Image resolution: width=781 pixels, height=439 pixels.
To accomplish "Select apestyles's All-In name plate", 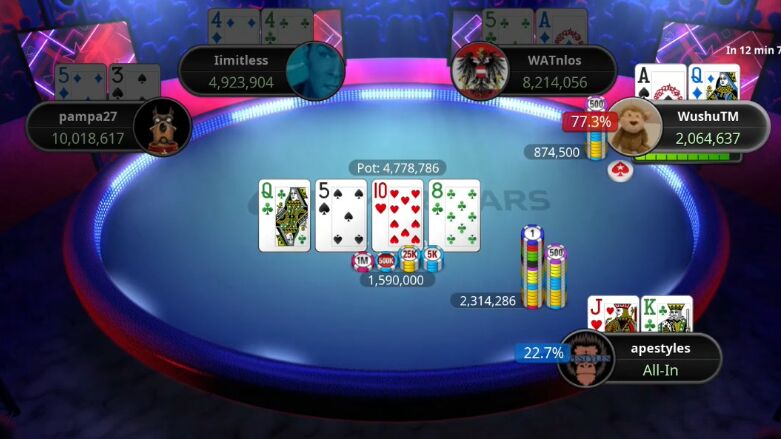I will pos(660,359).
